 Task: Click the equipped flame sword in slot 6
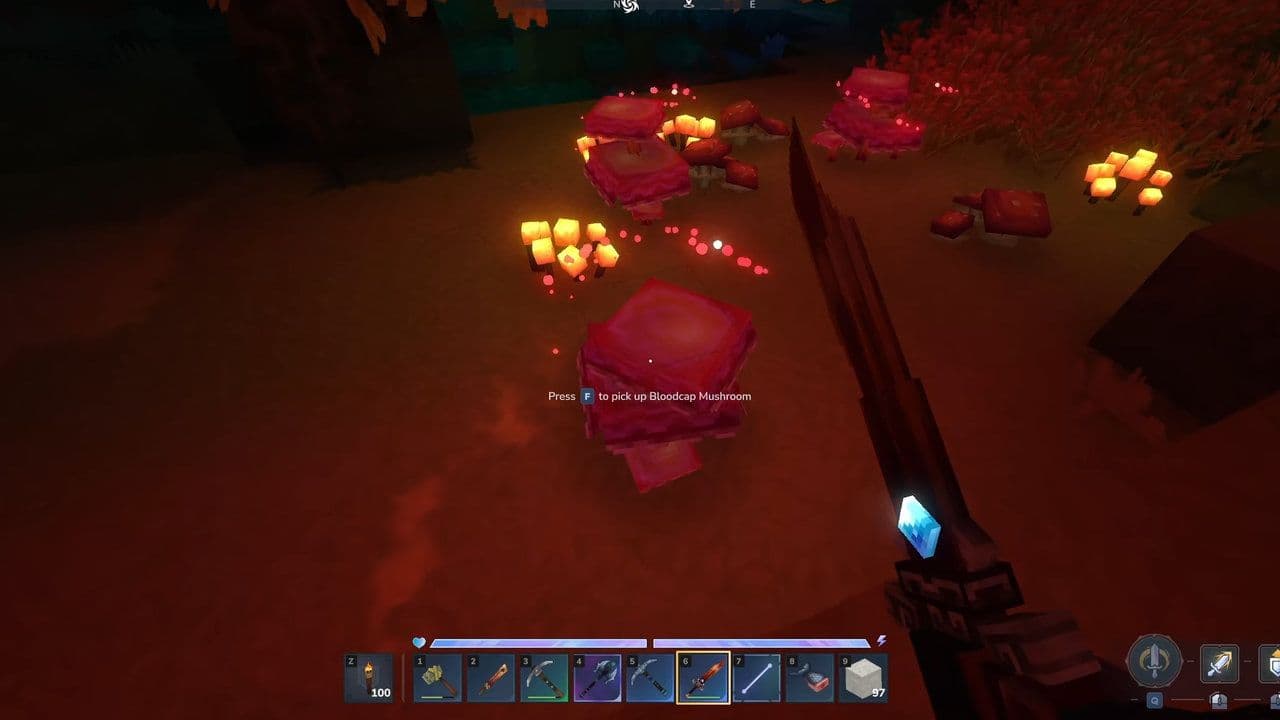click(x=702, y=678)
